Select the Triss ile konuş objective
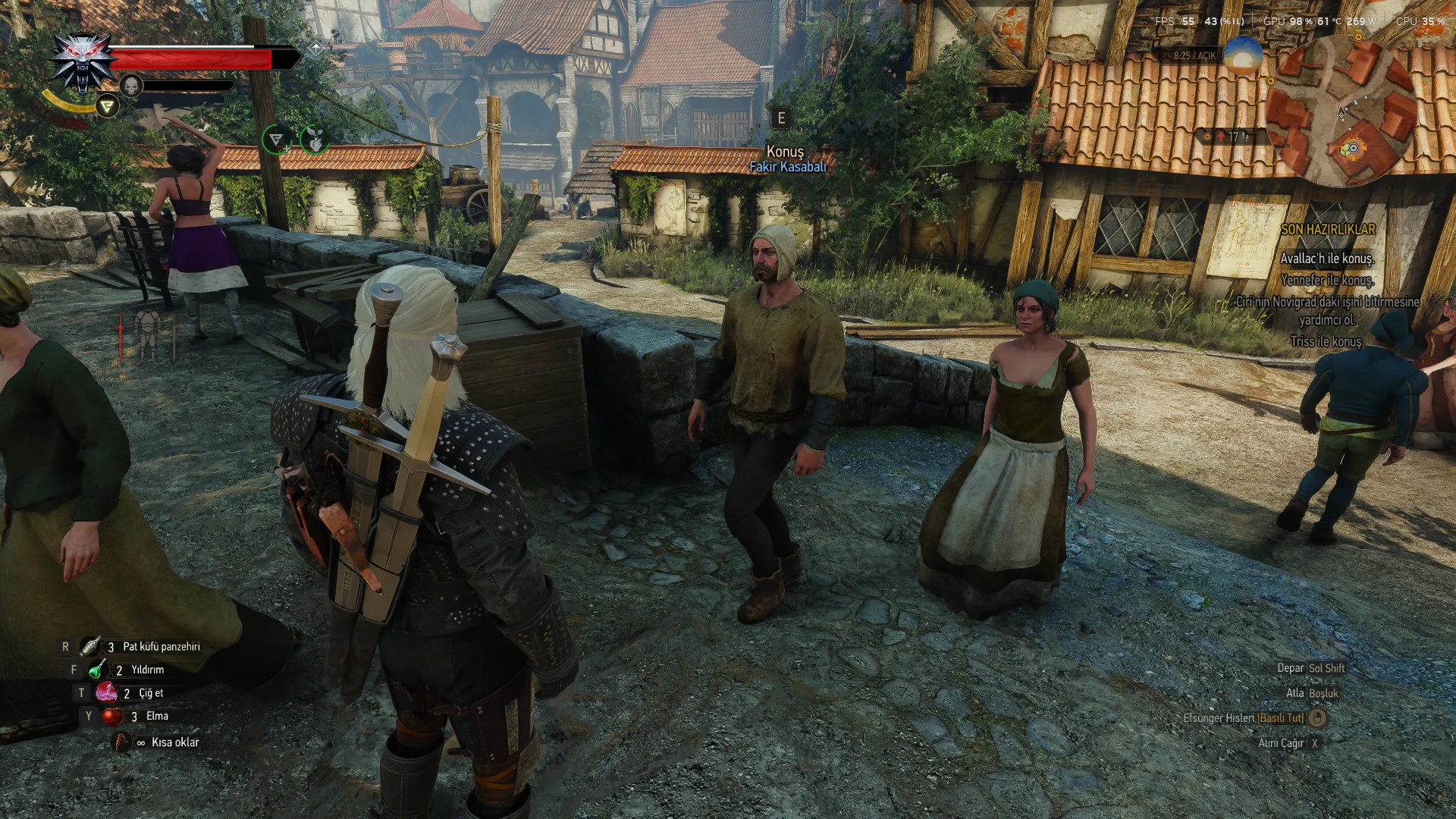The height and width of the screenshot is (819, 1456). [1326, 341]
